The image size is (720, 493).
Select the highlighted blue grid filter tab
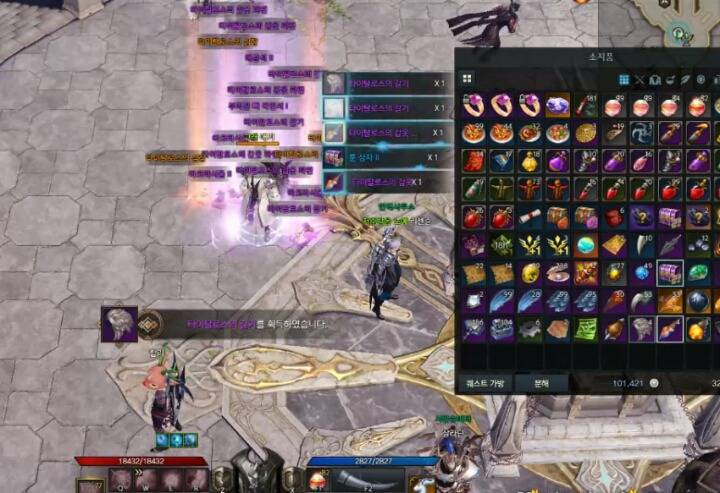pyautogui.click(x=623, y=79)
